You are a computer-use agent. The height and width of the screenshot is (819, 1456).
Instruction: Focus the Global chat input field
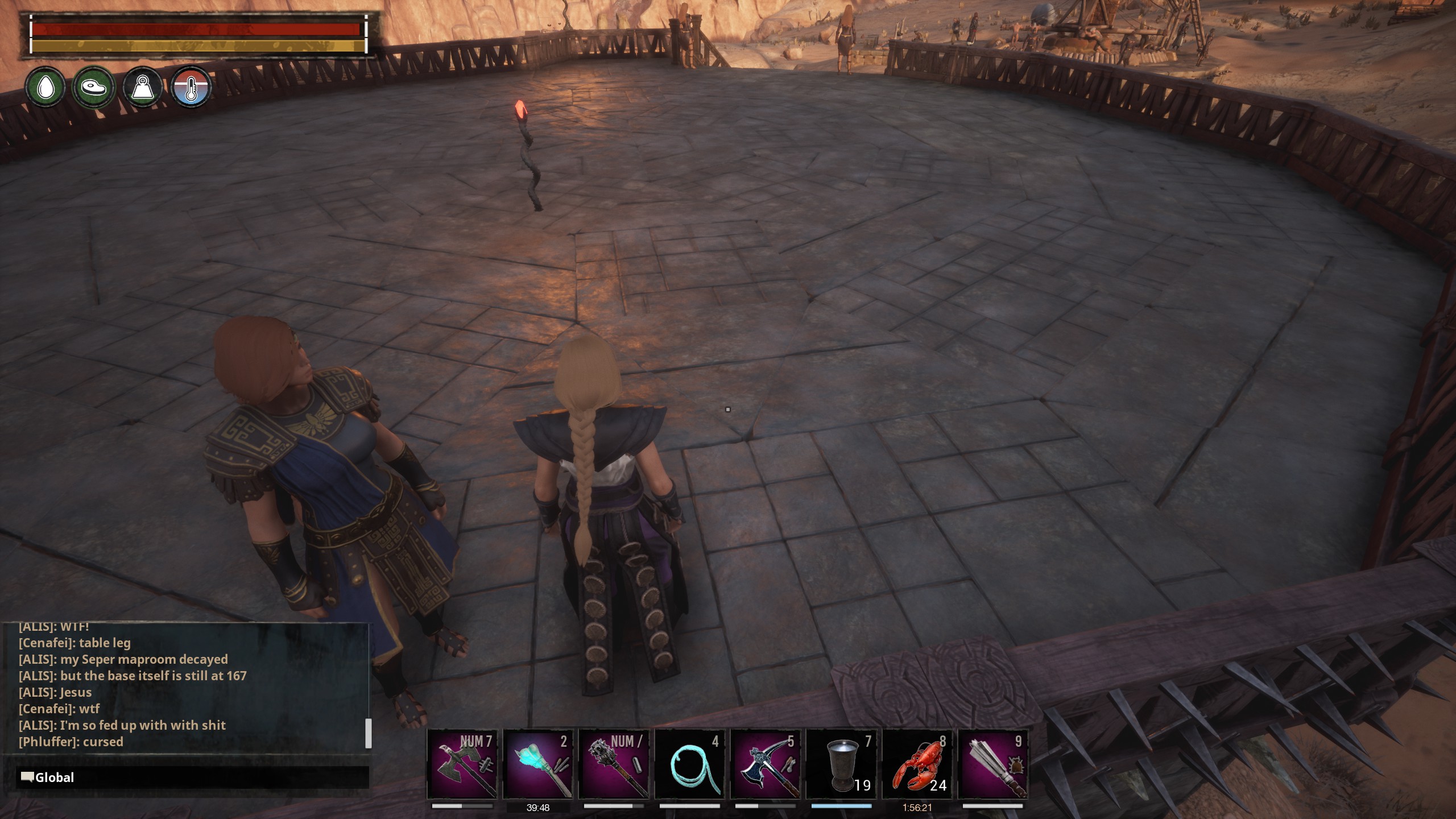click(x=193, y=777)
